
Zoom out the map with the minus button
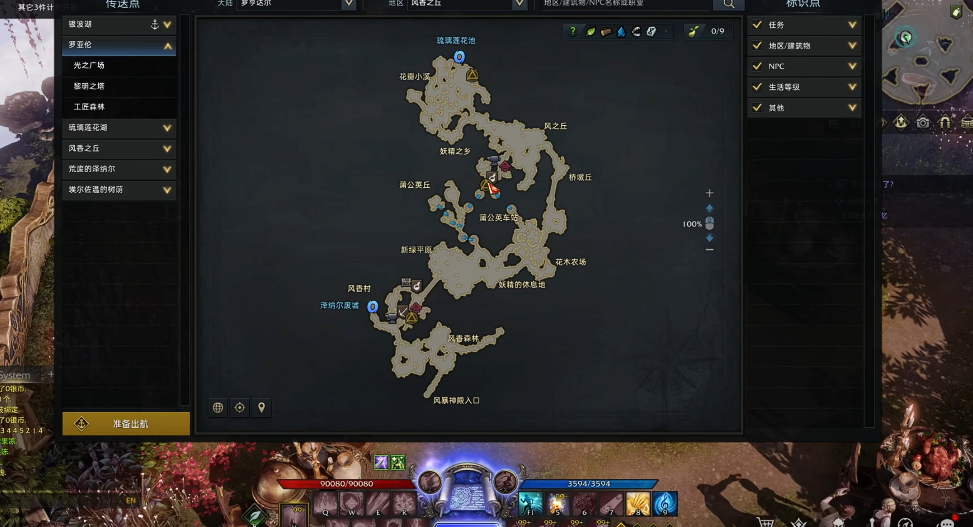(710, 250)
